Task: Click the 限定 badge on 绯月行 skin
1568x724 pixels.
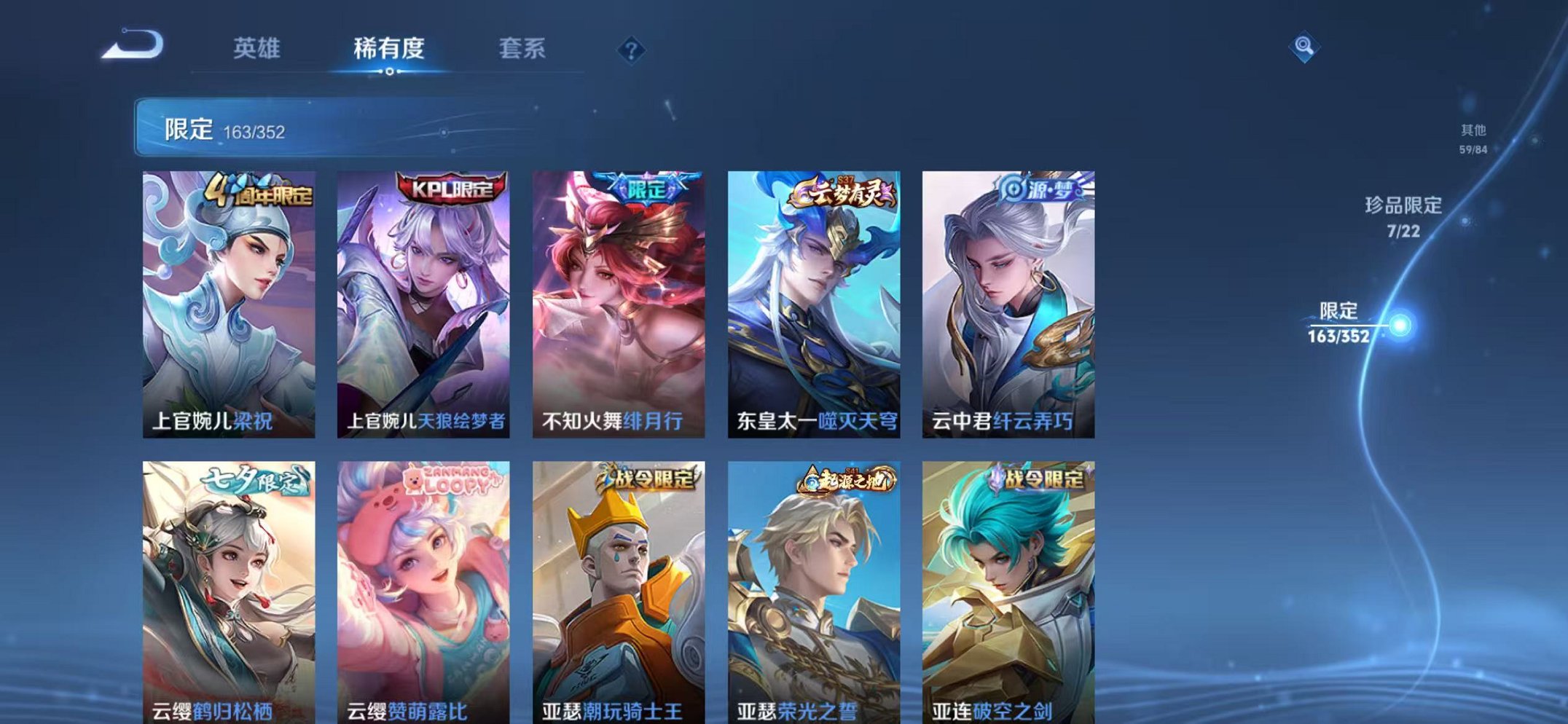Action: pos(645,190)
